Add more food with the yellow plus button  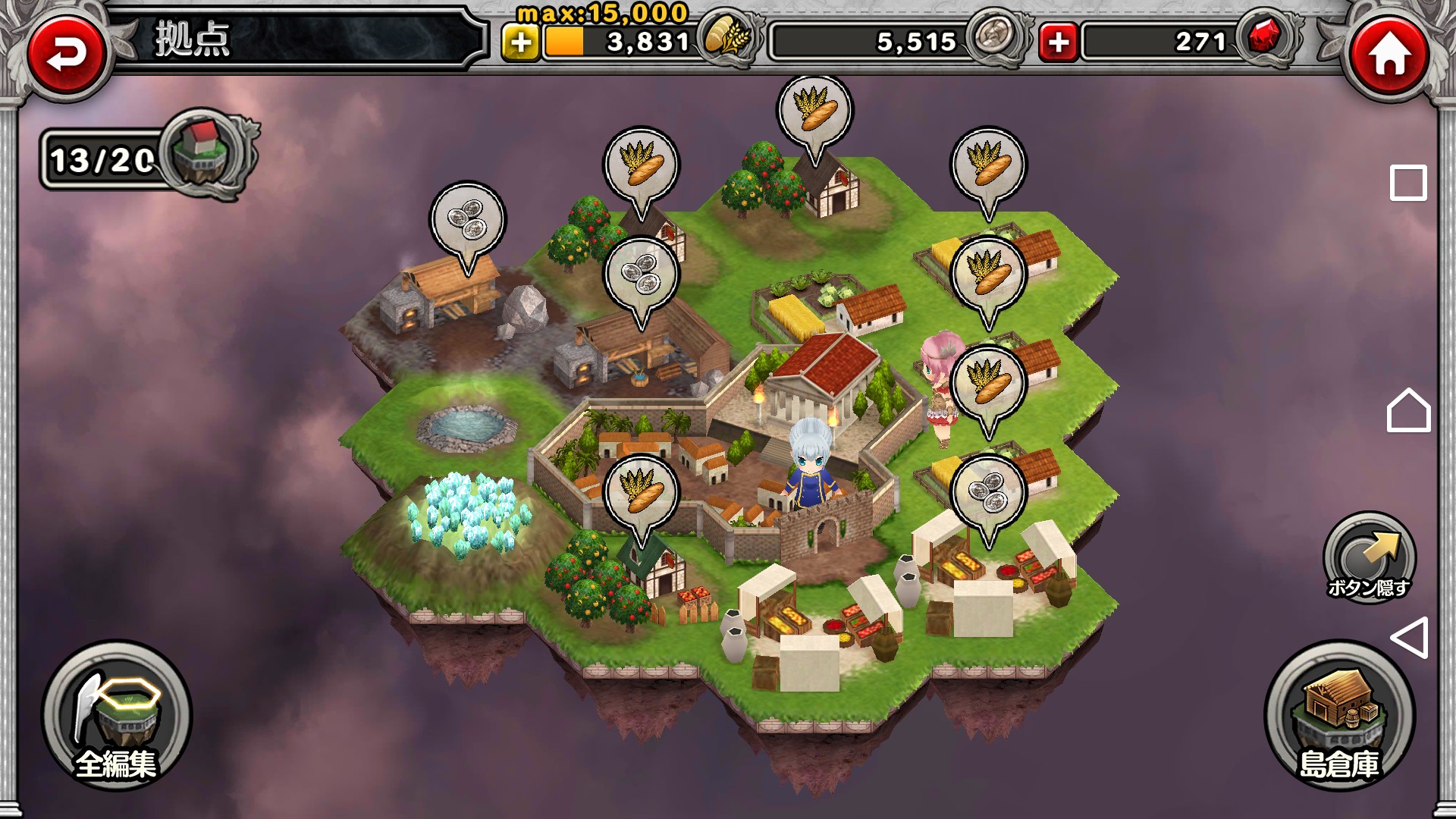coord(520,42)
